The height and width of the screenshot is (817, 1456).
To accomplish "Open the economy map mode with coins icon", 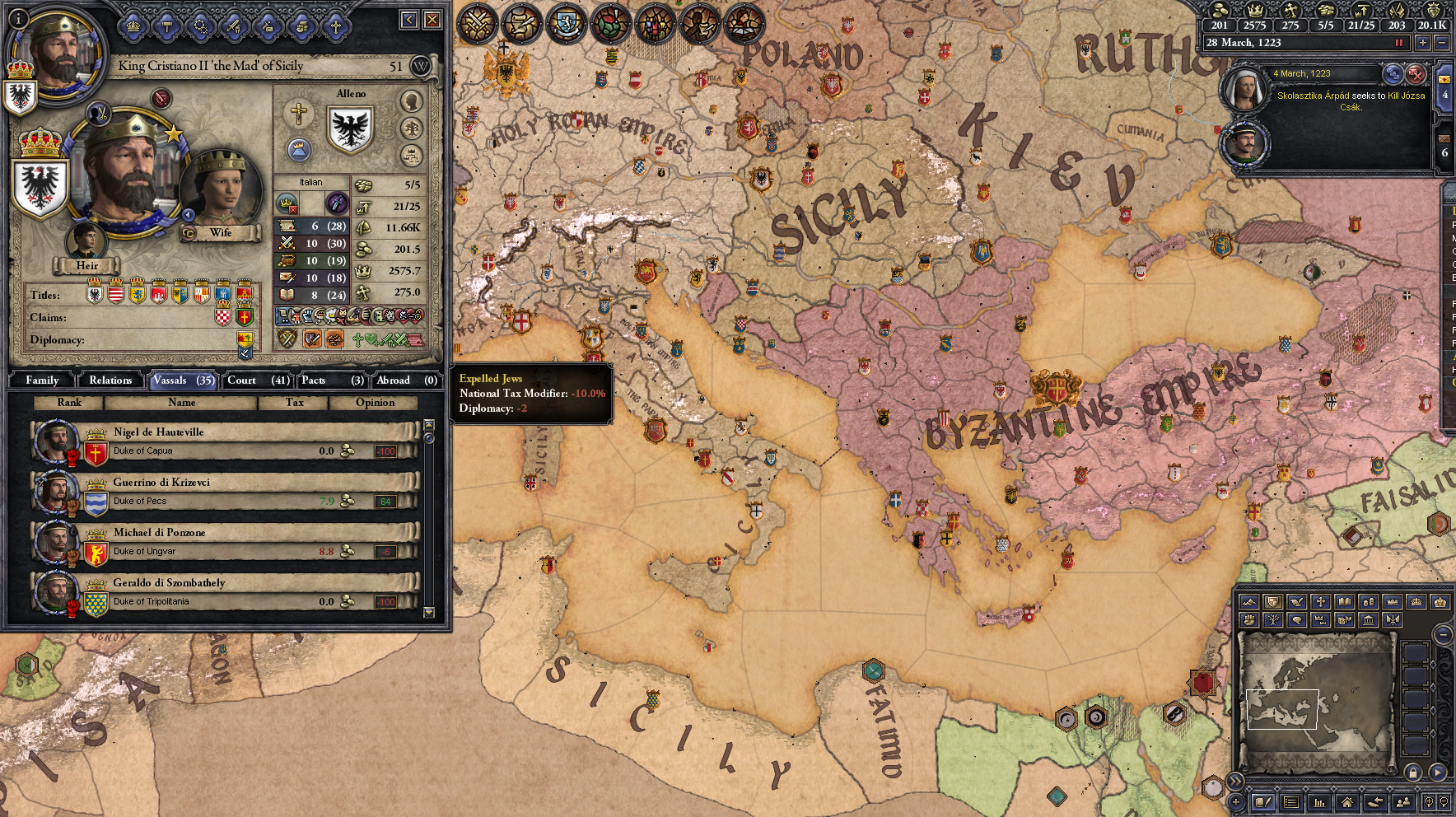I will (1368, 602).
